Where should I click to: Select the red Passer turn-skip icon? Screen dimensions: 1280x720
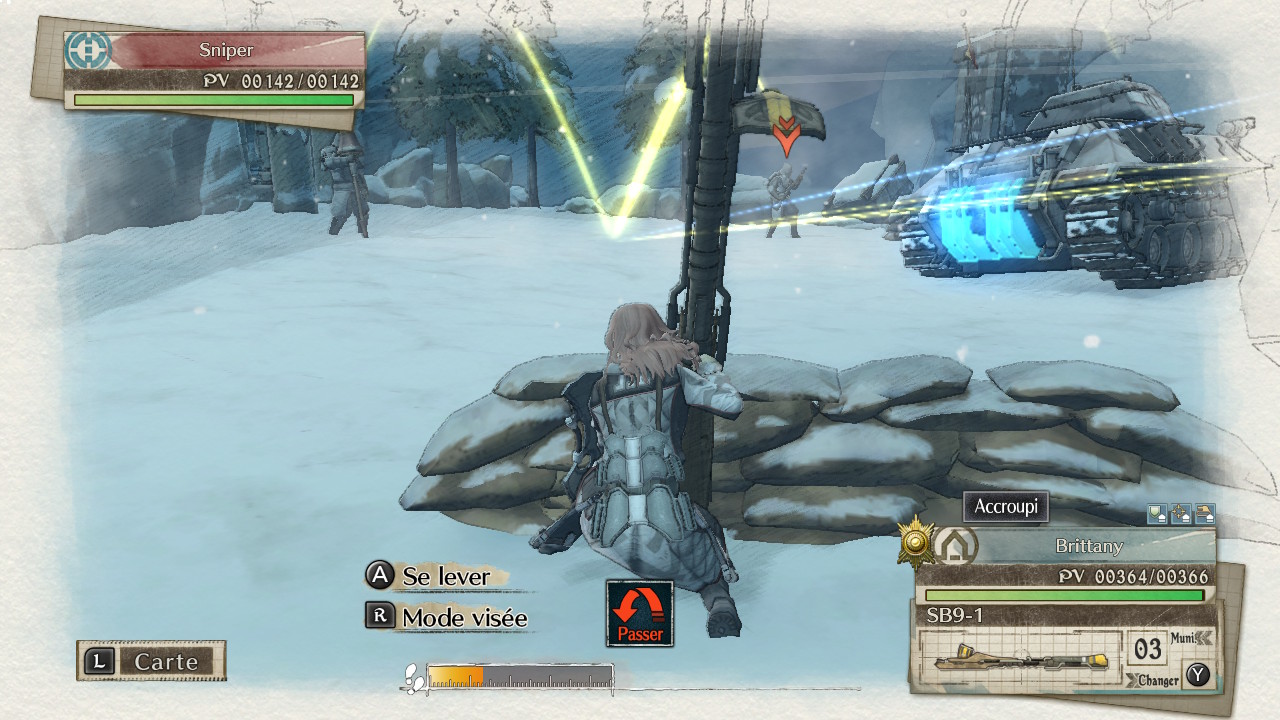click(x=640, y=613)
